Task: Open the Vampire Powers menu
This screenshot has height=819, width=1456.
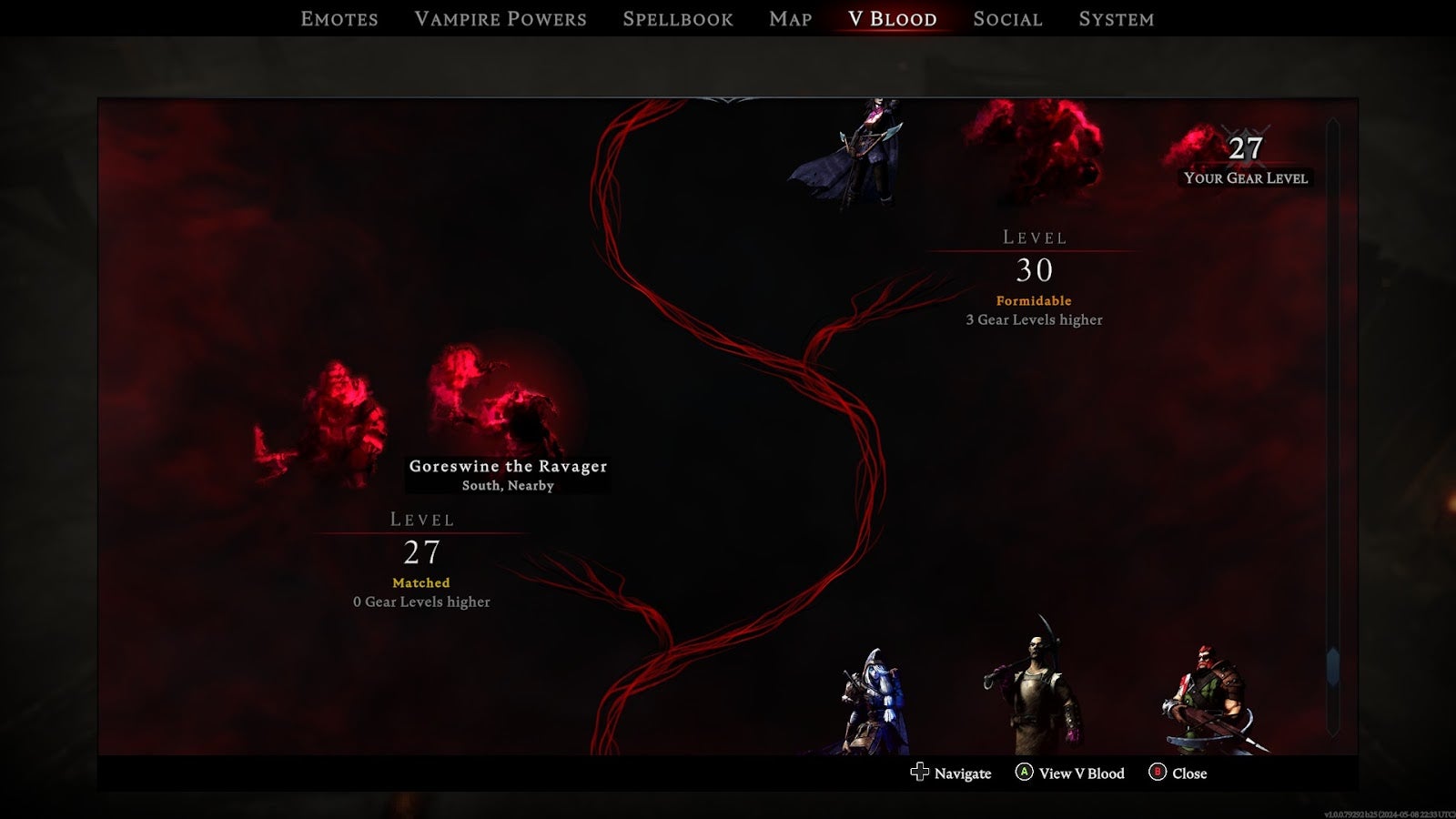Action: [x=501, y=18]
